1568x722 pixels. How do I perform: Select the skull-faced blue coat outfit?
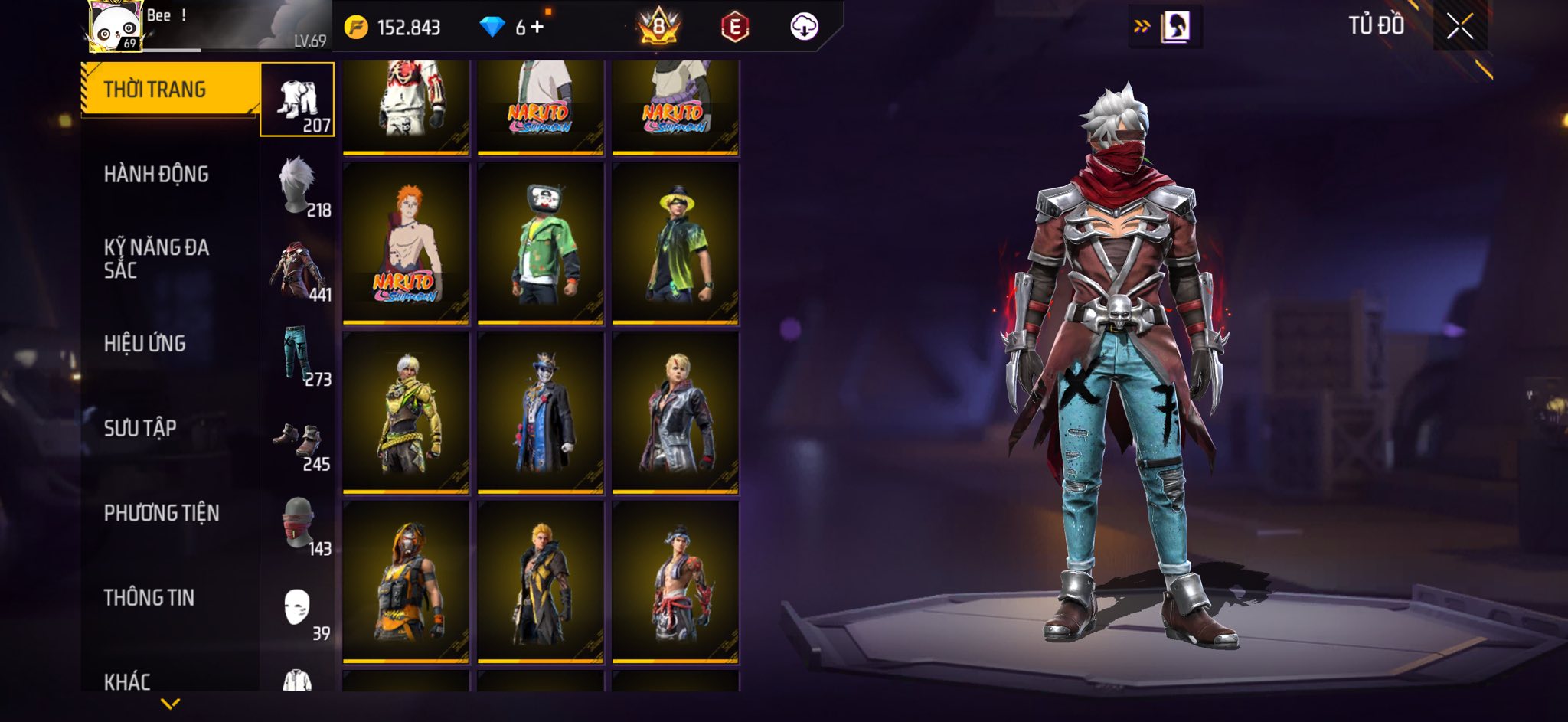pyautogui.click(x=541, y=413)
